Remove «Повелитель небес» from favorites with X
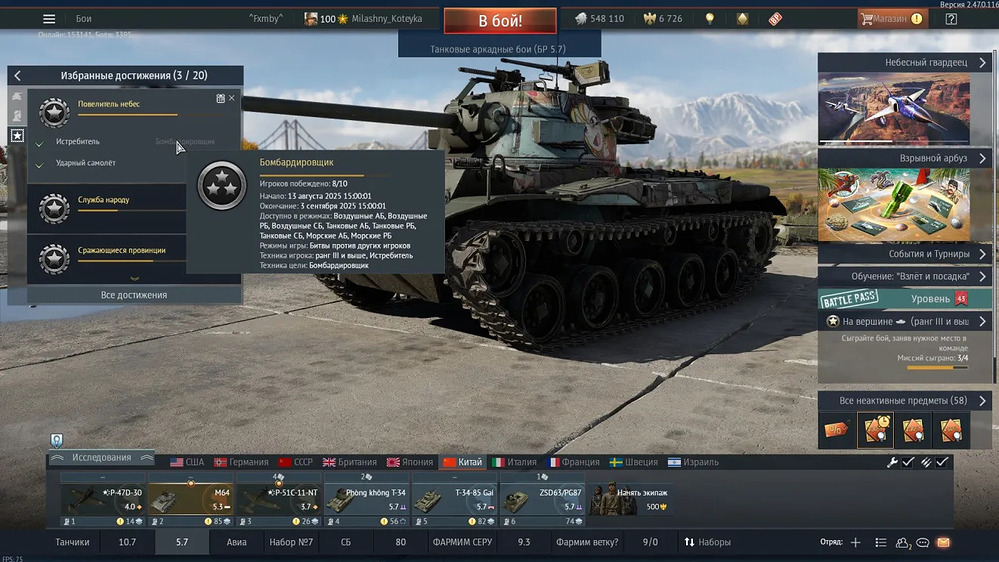 (x=232, y=98)
